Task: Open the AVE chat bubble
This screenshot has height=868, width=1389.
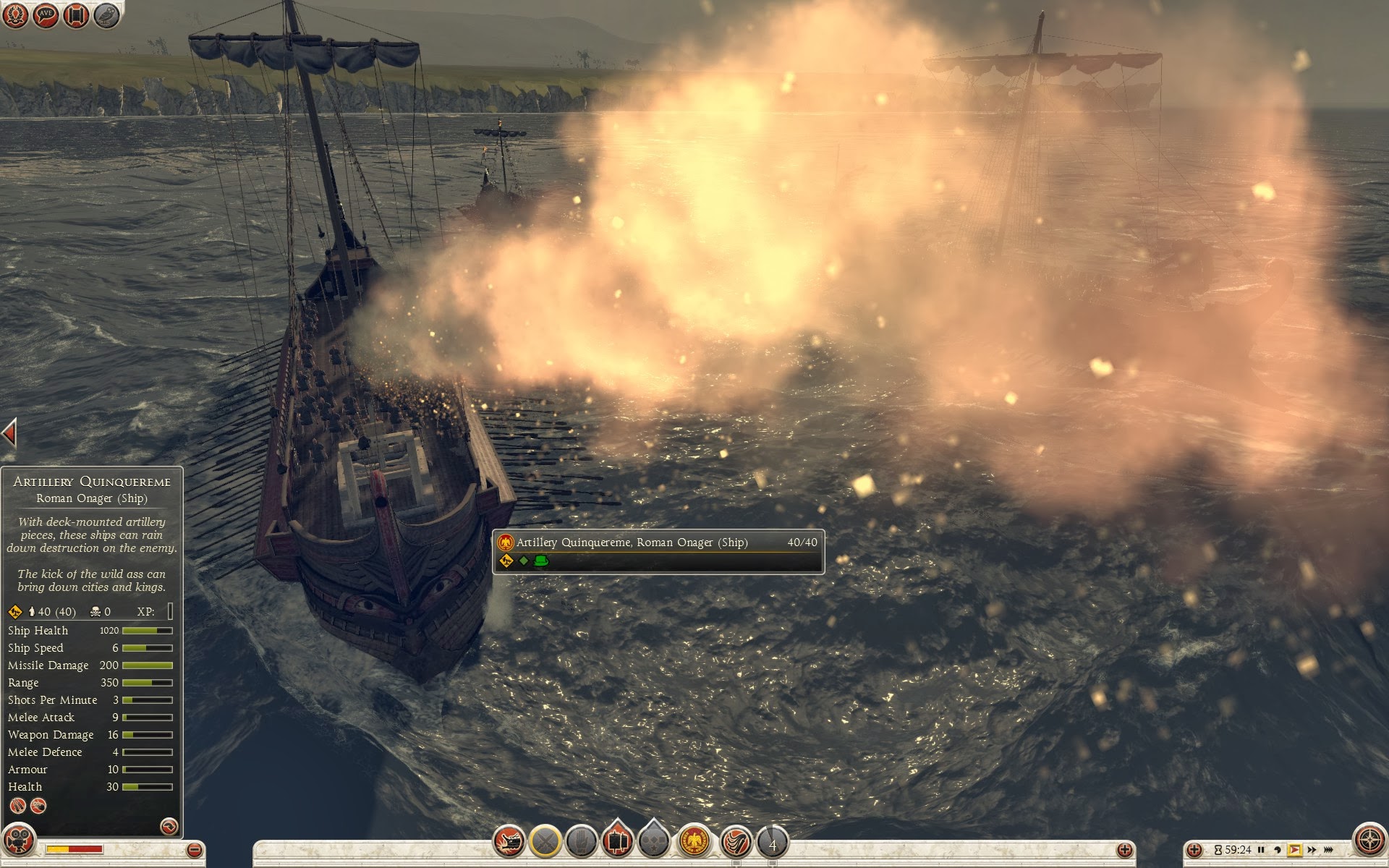Action: 46,15
